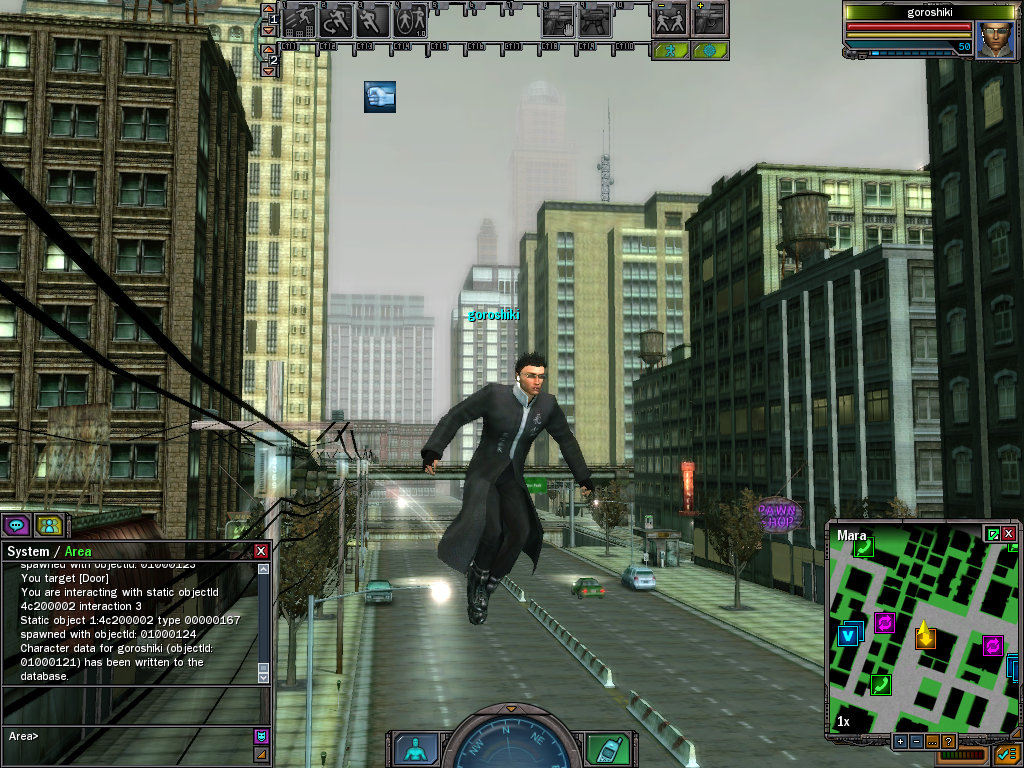The width and height of the screenshot is (1024, 768).
Task: Click the blue fist buff icon
Action: click(x=379, y=97)
